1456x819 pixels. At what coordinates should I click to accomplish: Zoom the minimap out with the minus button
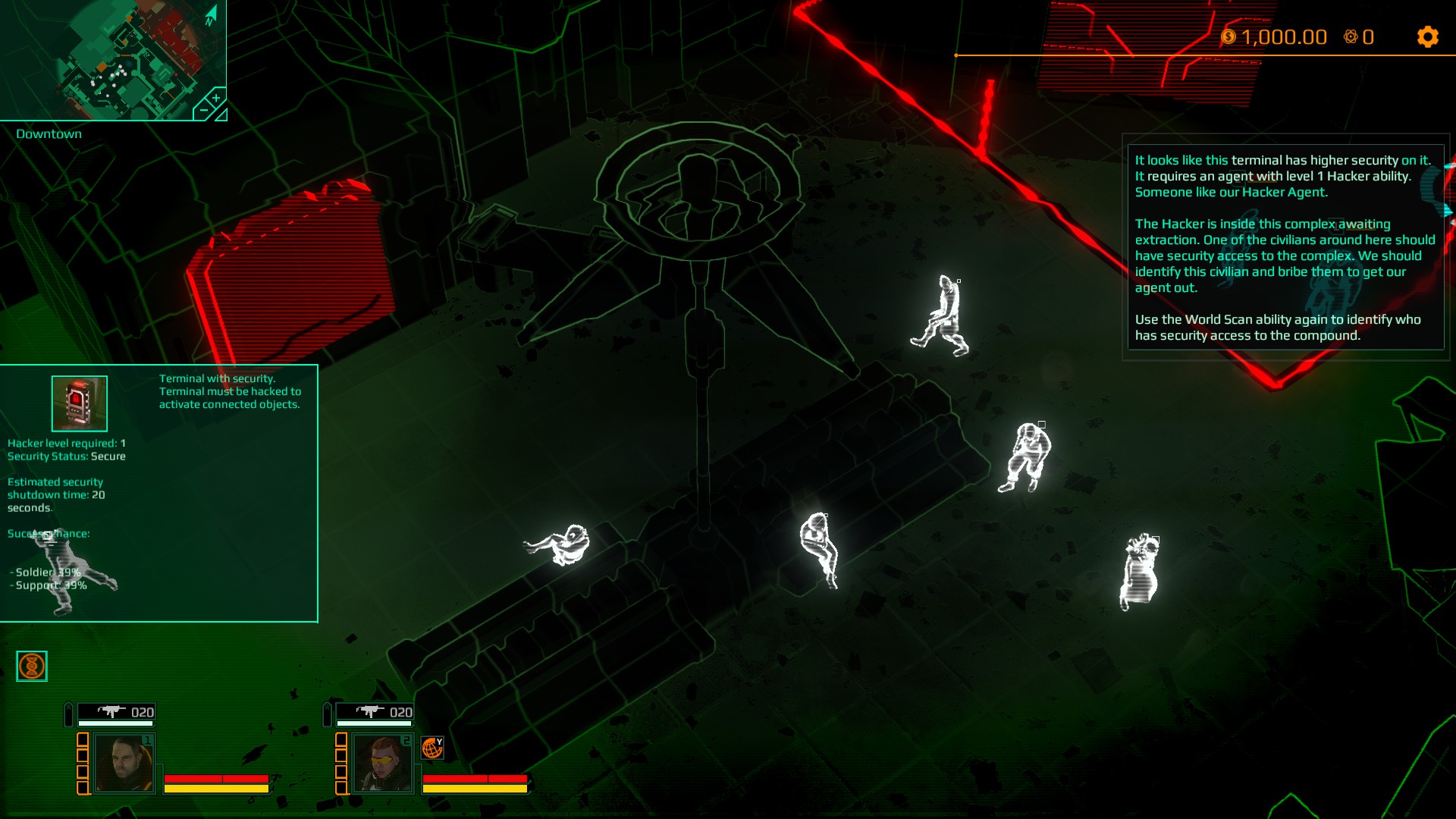pyautogui.click(x=203, y=111)
